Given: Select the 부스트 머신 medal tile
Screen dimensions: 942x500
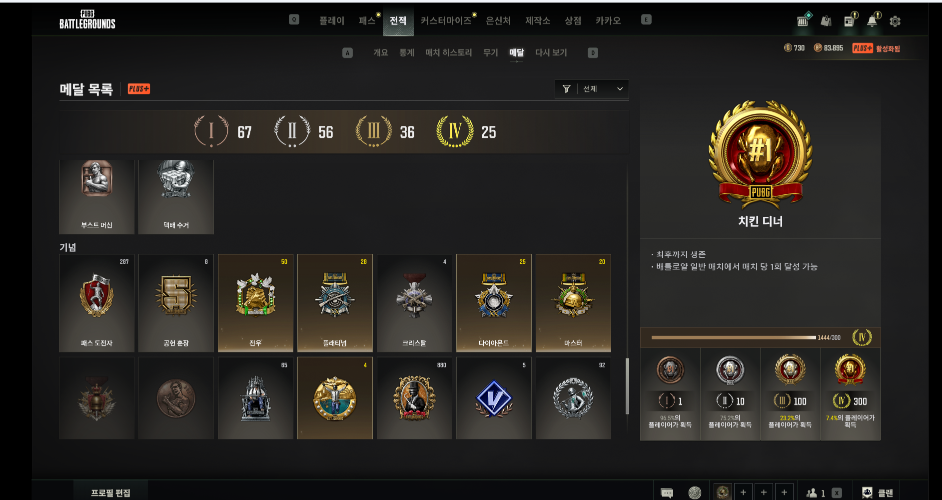Looking at the screenshot, I should 96,196.
